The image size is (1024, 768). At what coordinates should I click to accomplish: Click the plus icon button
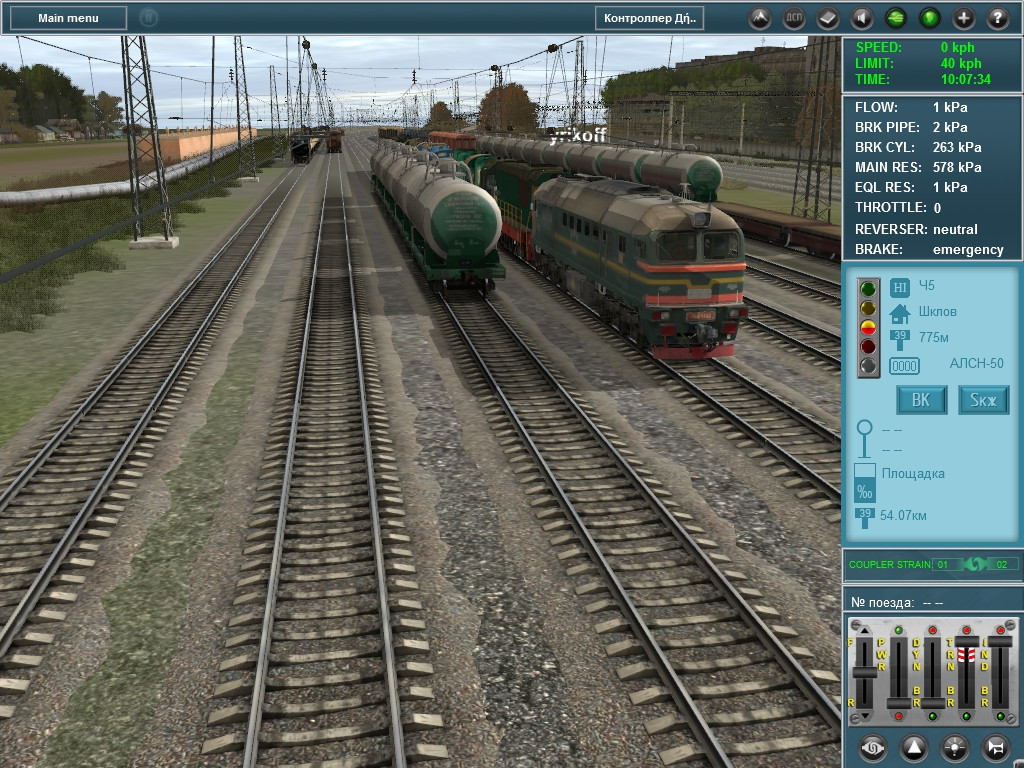(964, 18)
